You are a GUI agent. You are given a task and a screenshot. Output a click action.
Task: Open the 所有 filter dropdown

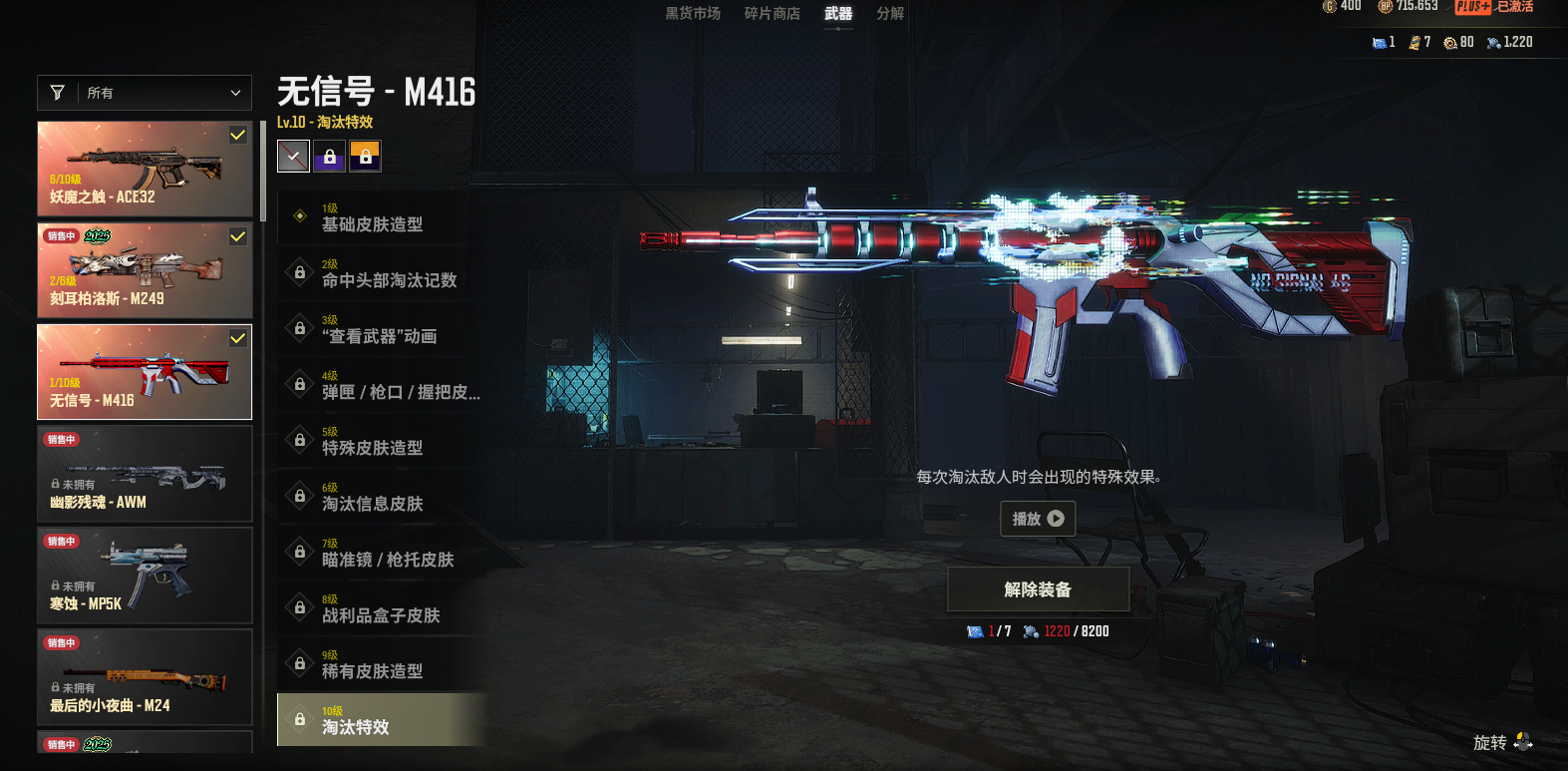point(145,93)
